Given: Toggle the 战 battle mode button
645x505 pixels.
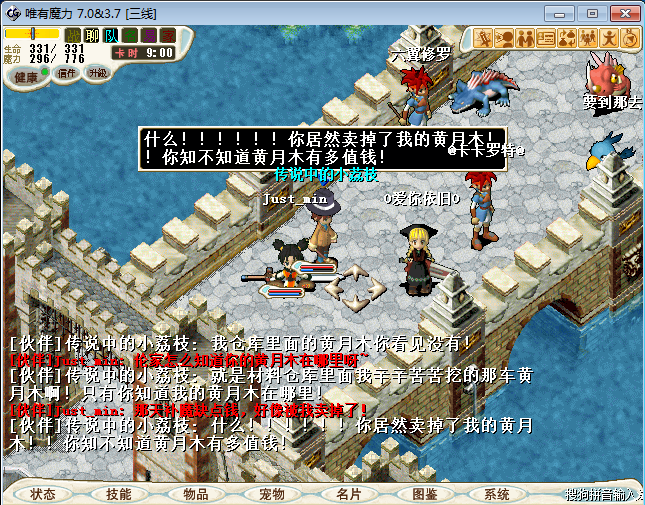Looking at the screenshot, I should [x=73, y=36].
